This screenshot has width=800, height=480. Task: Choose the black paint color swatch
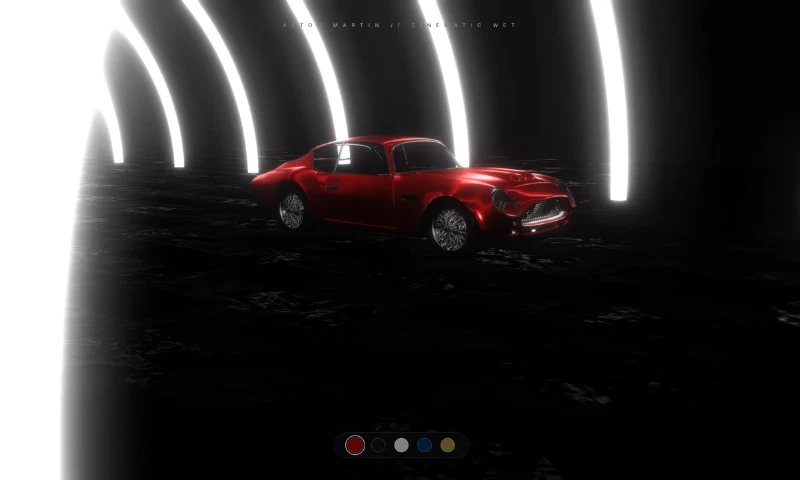(378, 445)
